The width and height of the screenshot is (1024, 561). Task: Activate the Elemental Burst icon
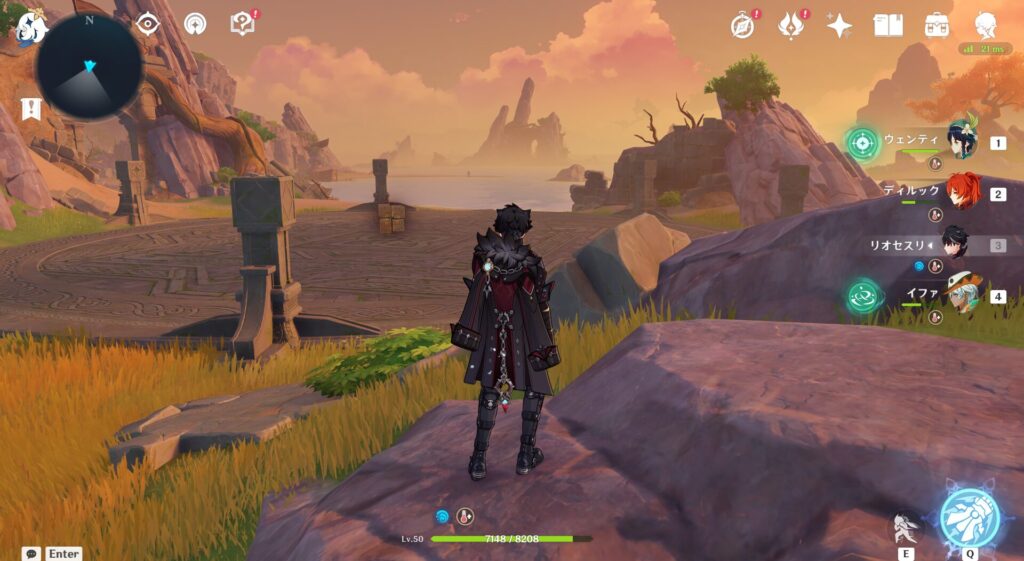pyautogui.click(x=969, y=518)
